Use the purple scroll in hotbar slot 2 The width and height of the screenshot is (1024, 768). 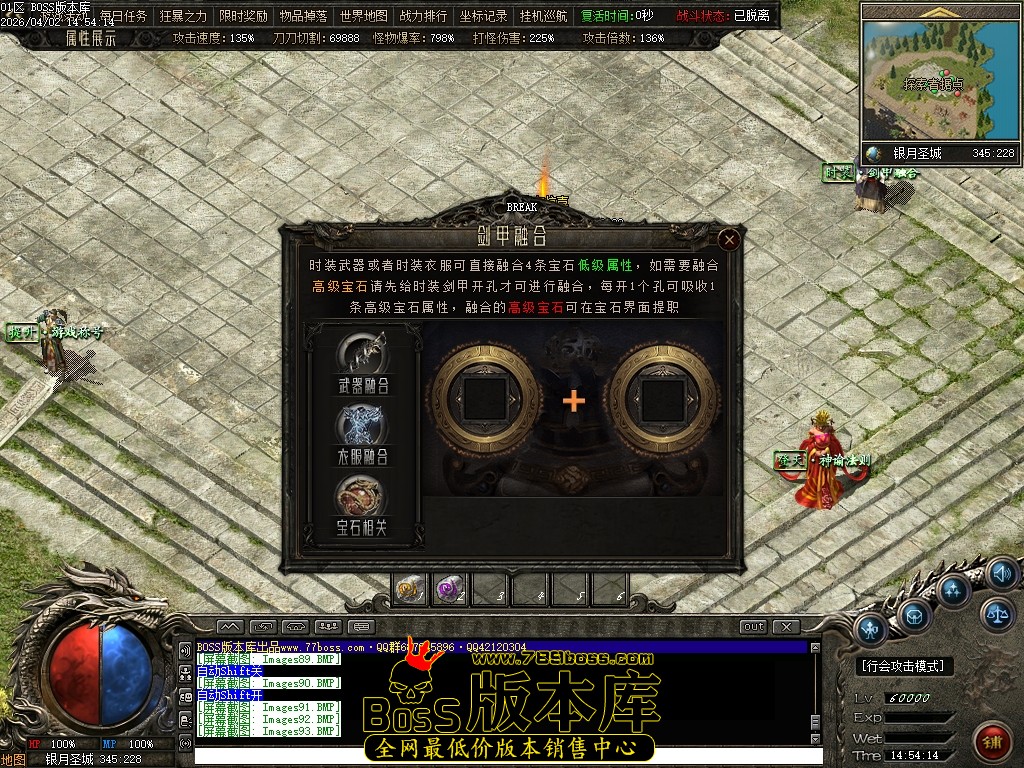point(450,589)
